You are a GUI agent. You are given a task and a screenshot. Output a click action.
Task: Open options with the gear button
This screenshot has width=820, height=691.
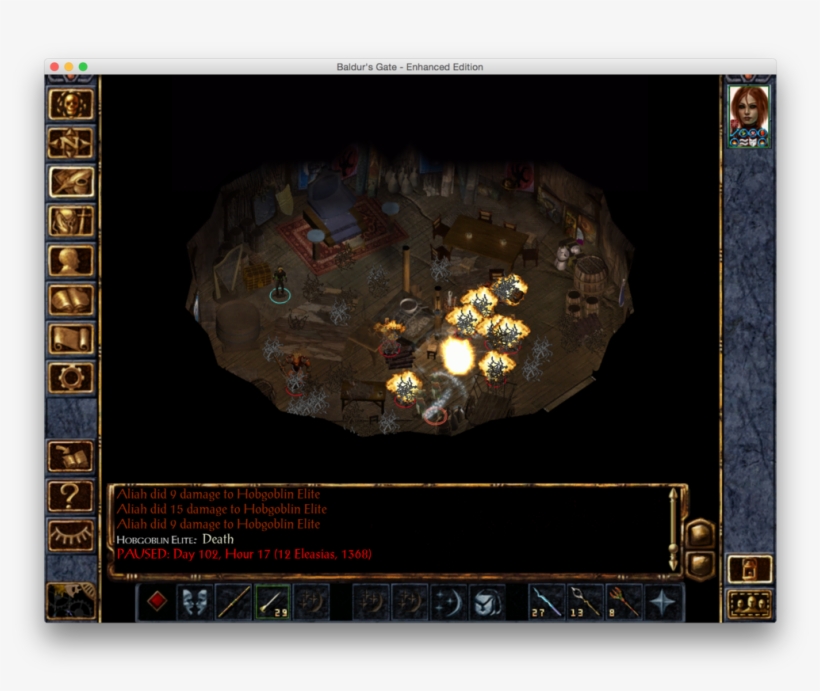71,376
